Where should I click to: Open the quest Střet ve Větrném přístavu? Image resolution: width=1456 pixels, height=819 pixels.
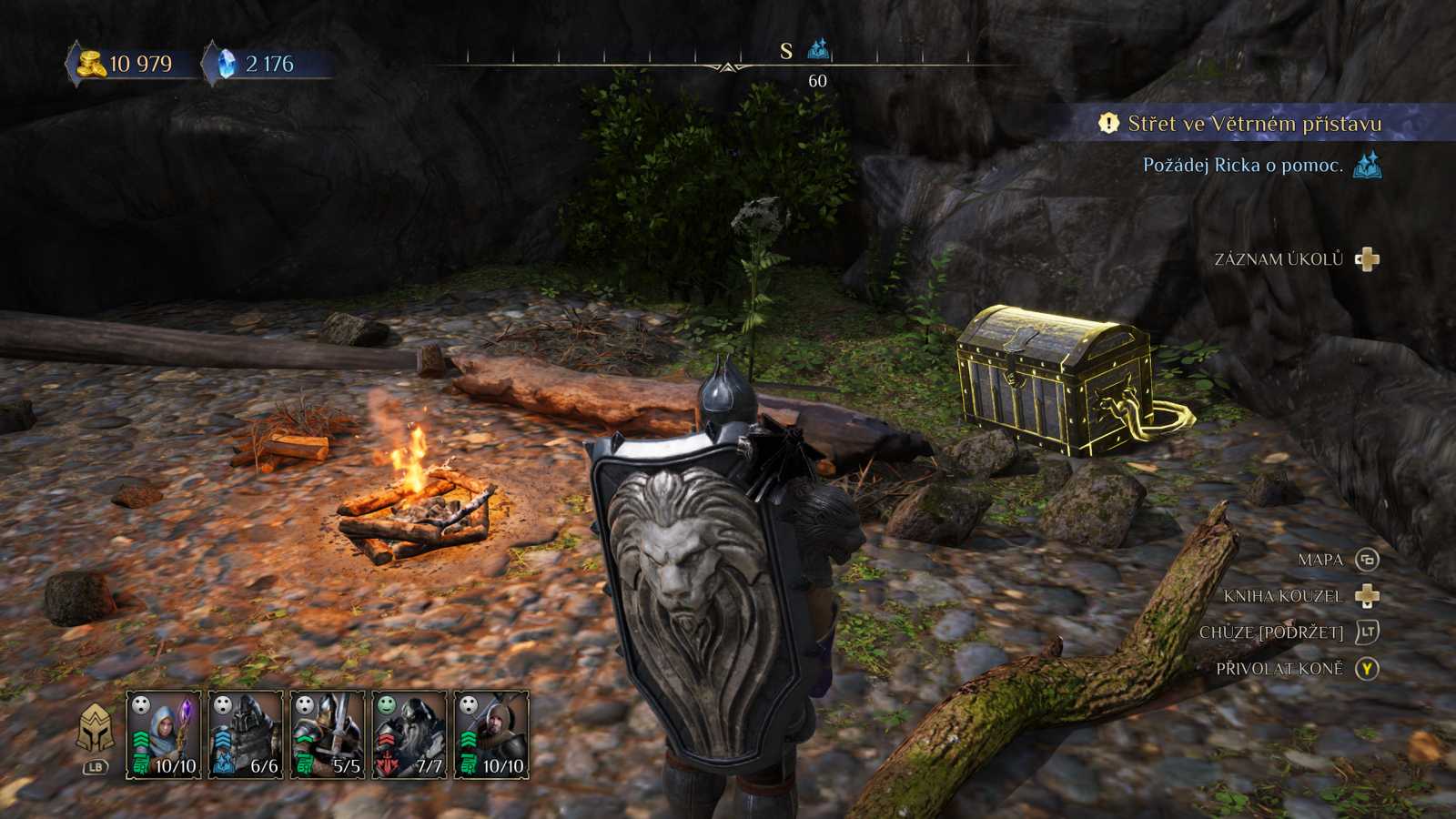(1254, 124)
